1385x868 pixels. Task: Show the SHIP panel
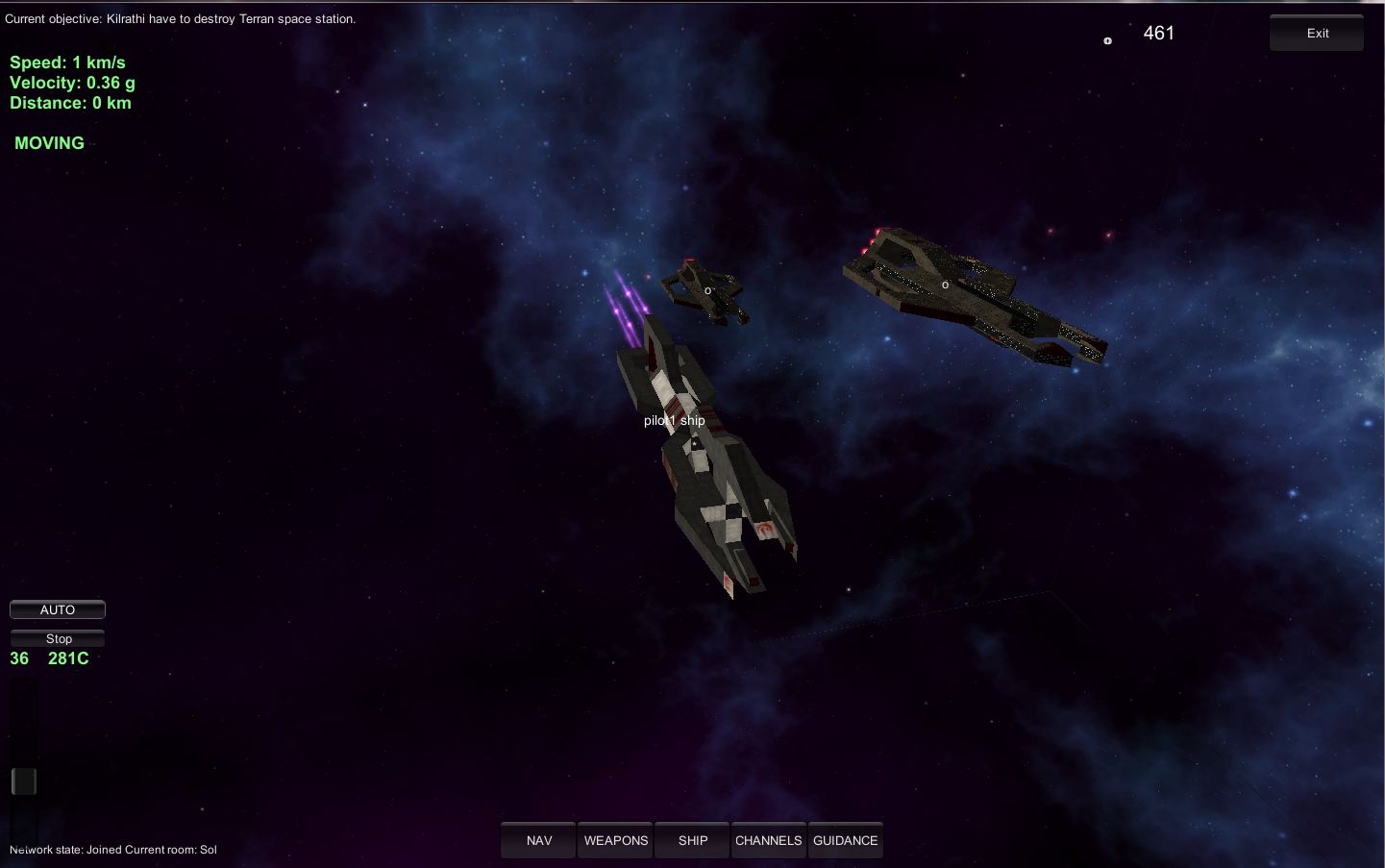pos(692,840)
